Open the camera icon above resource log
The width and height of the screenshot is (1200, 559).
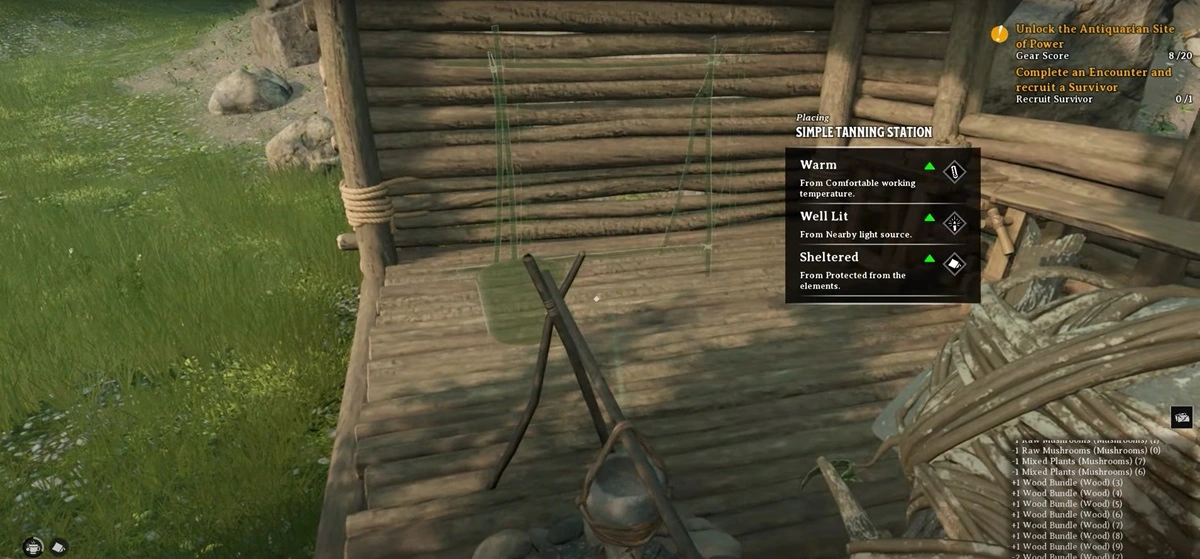click(1181, 417)
